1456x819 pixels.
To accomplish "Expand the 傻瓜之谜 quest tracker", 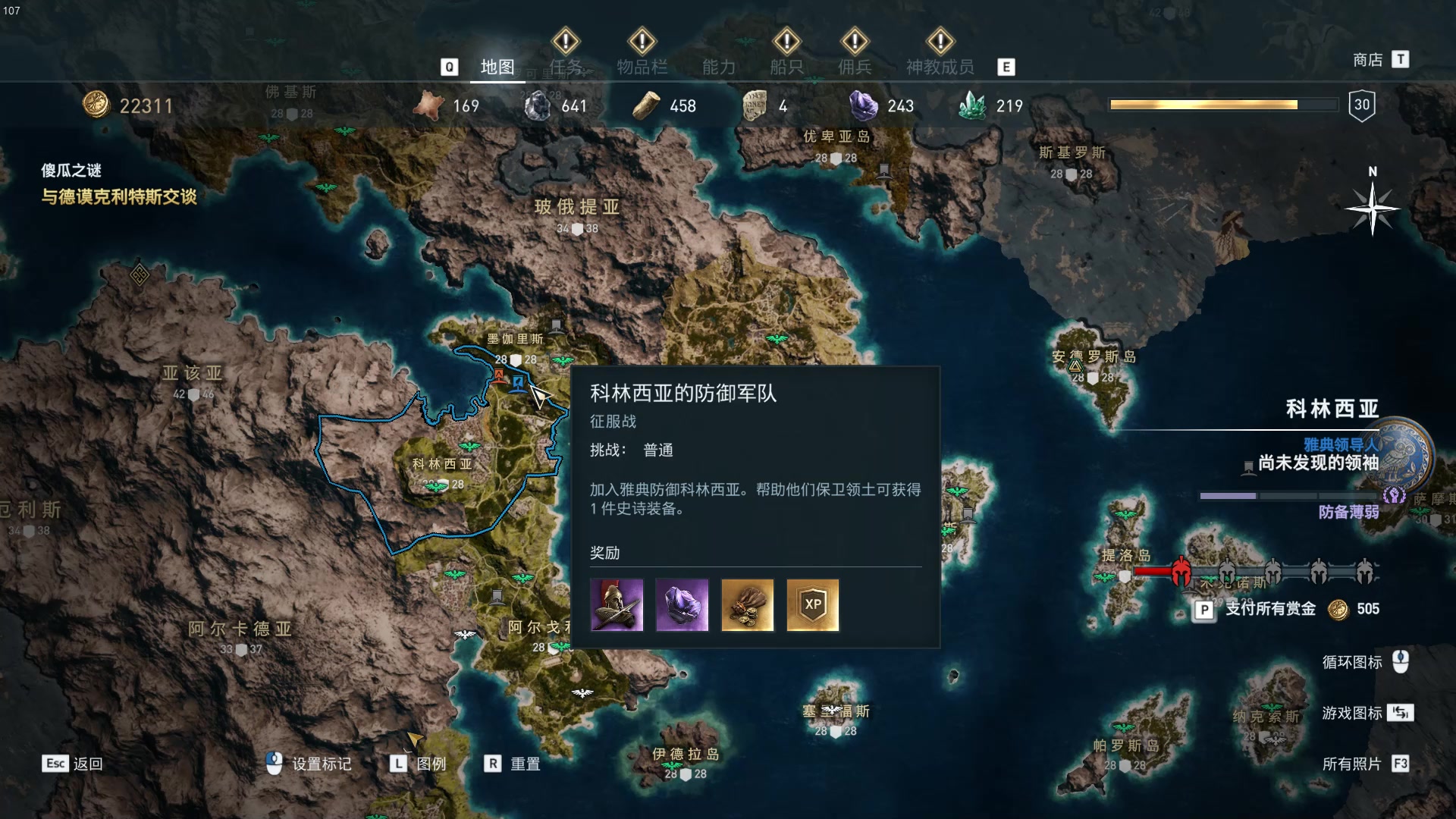I will click(x=72, y=171).
